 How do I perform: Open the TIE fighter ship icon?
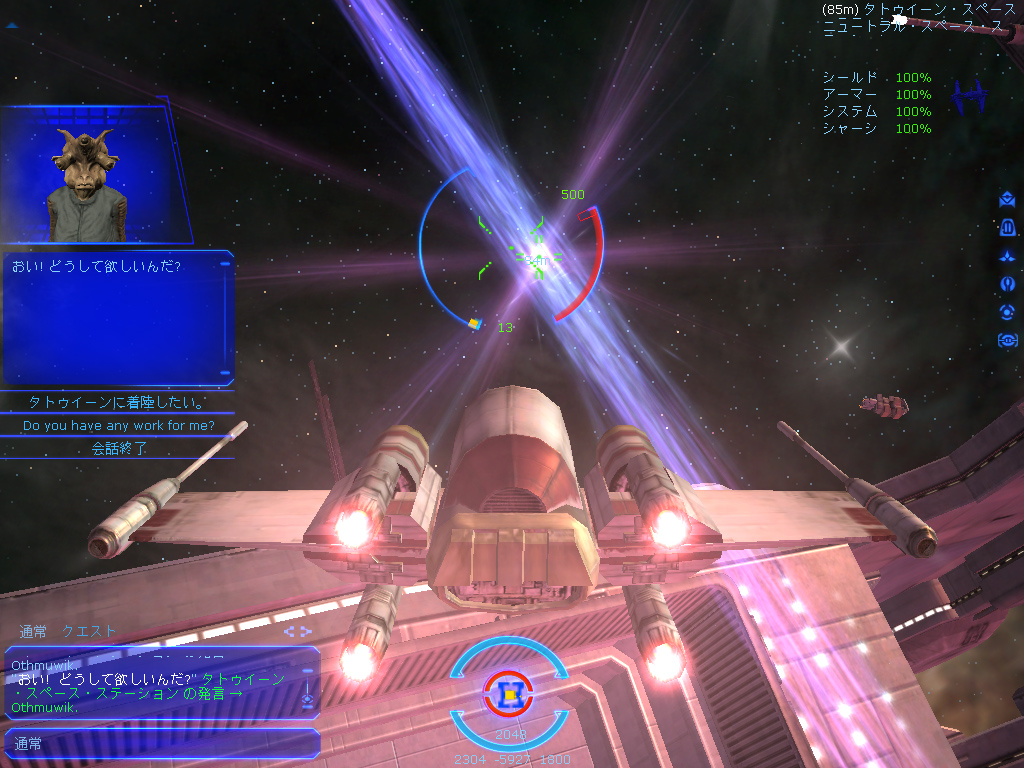click(x=970, y=98)
